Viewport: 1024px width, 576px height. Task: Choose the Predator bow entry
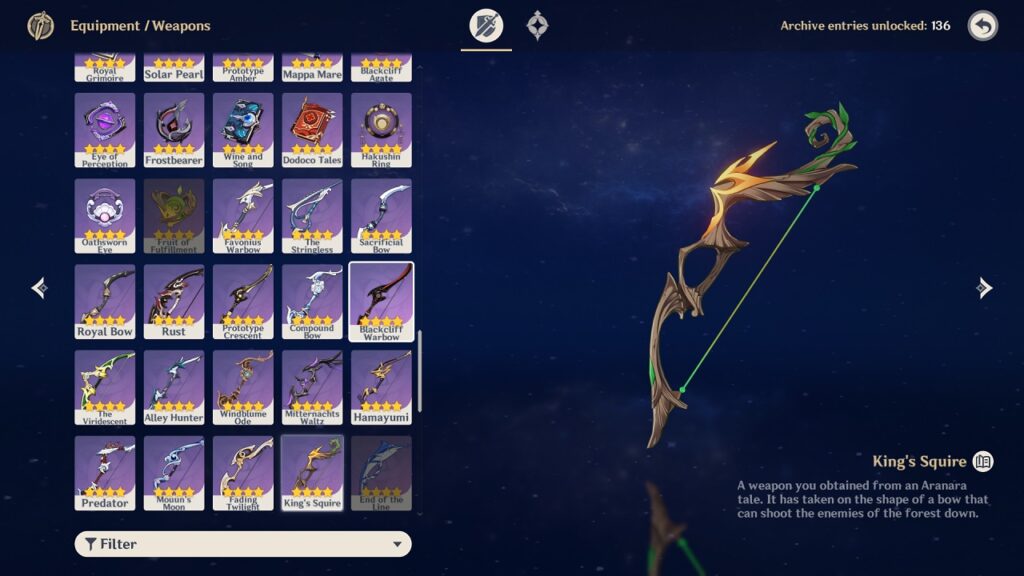pos(105,472)
